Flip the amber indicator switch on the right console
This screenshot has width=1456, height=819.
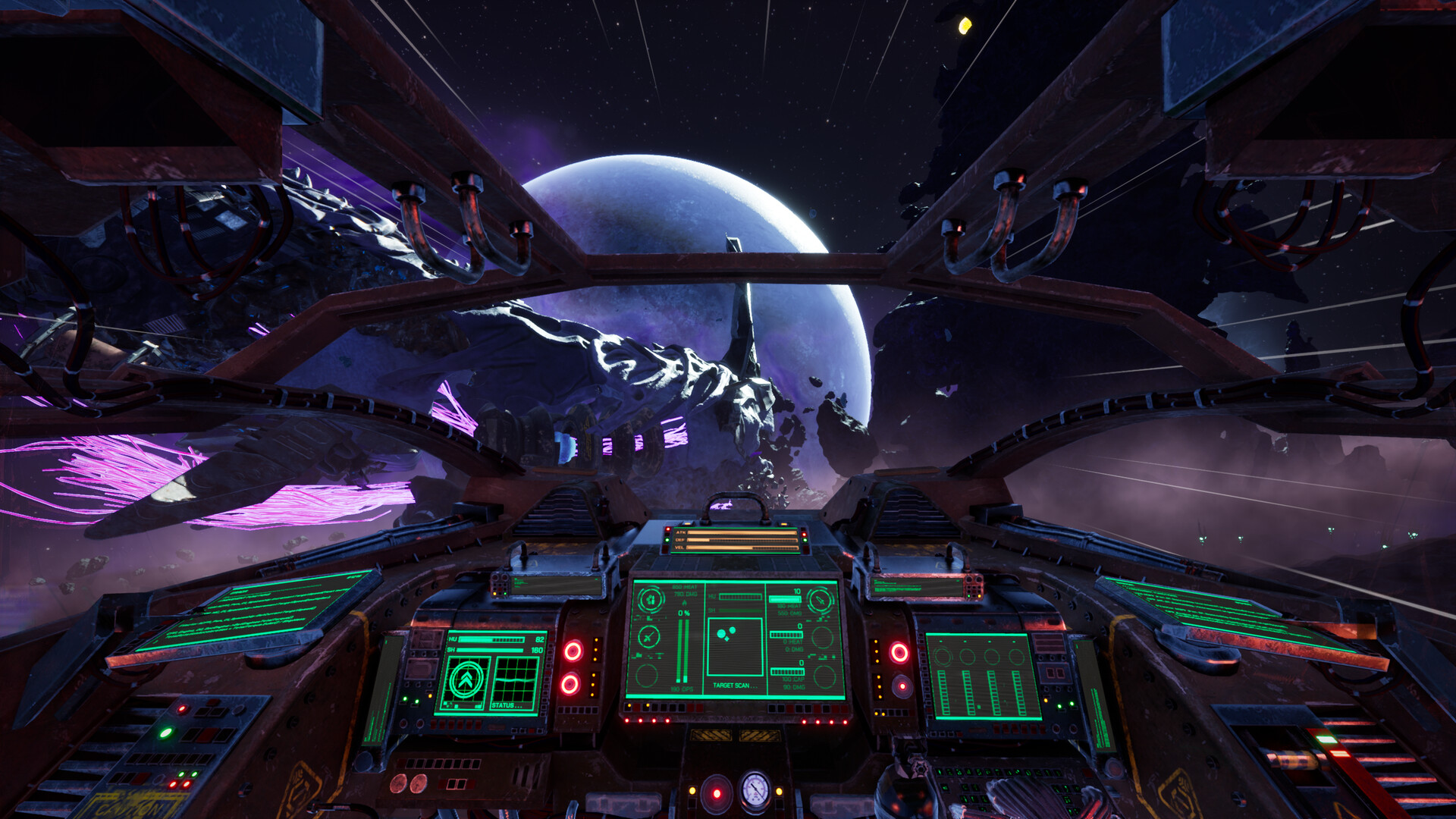[1046, 700]
